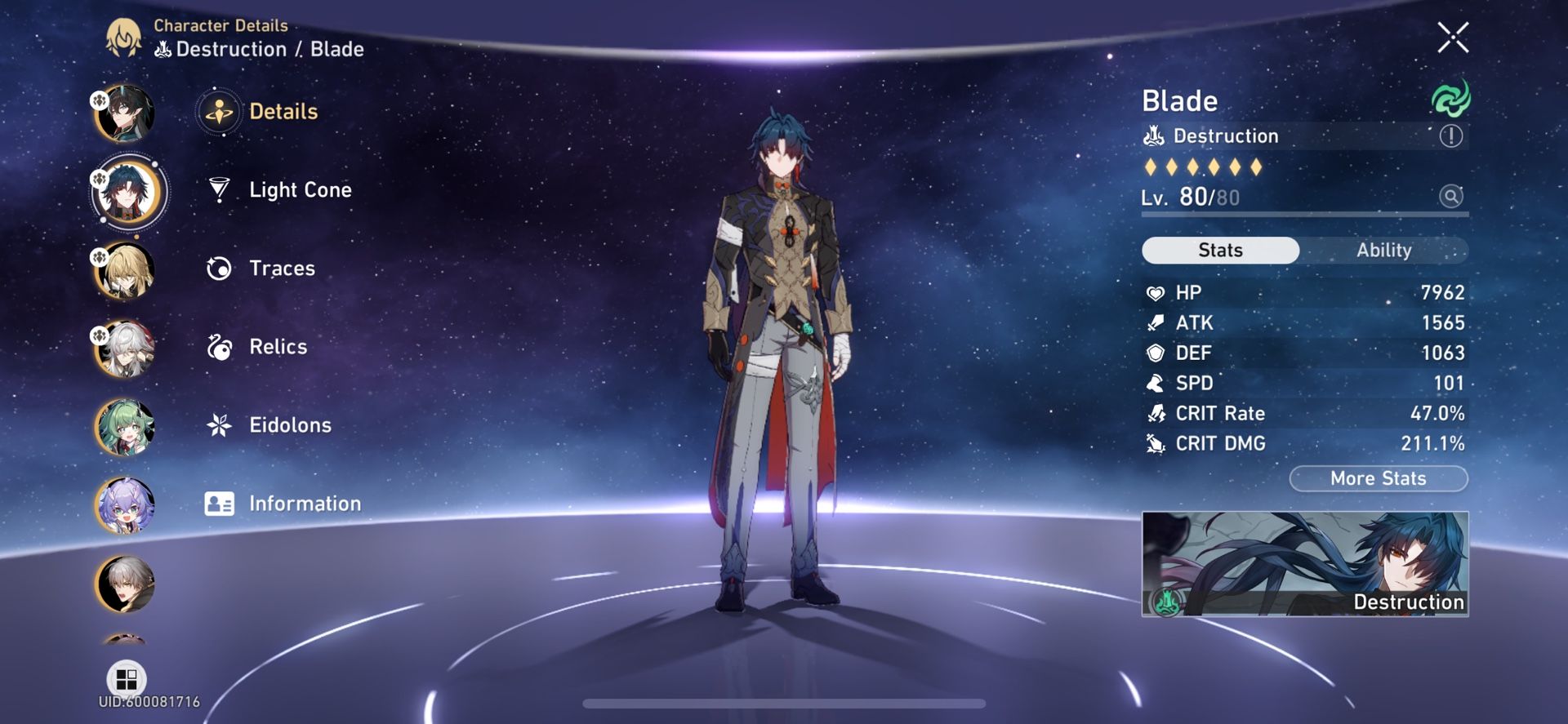Select the Details menu icon

217,112
